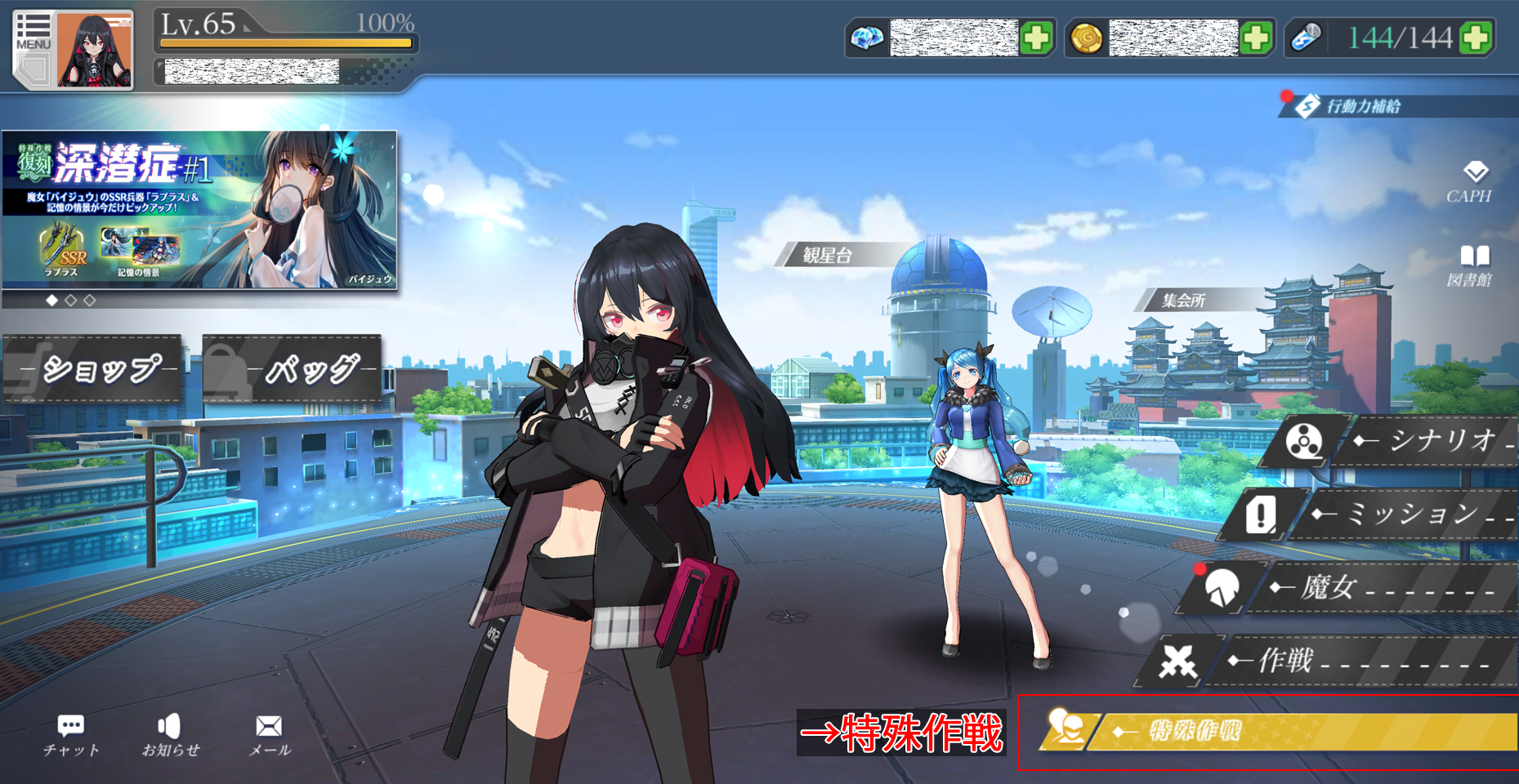
Task: Add more gold coins with plus
Action: point(1256,38)
